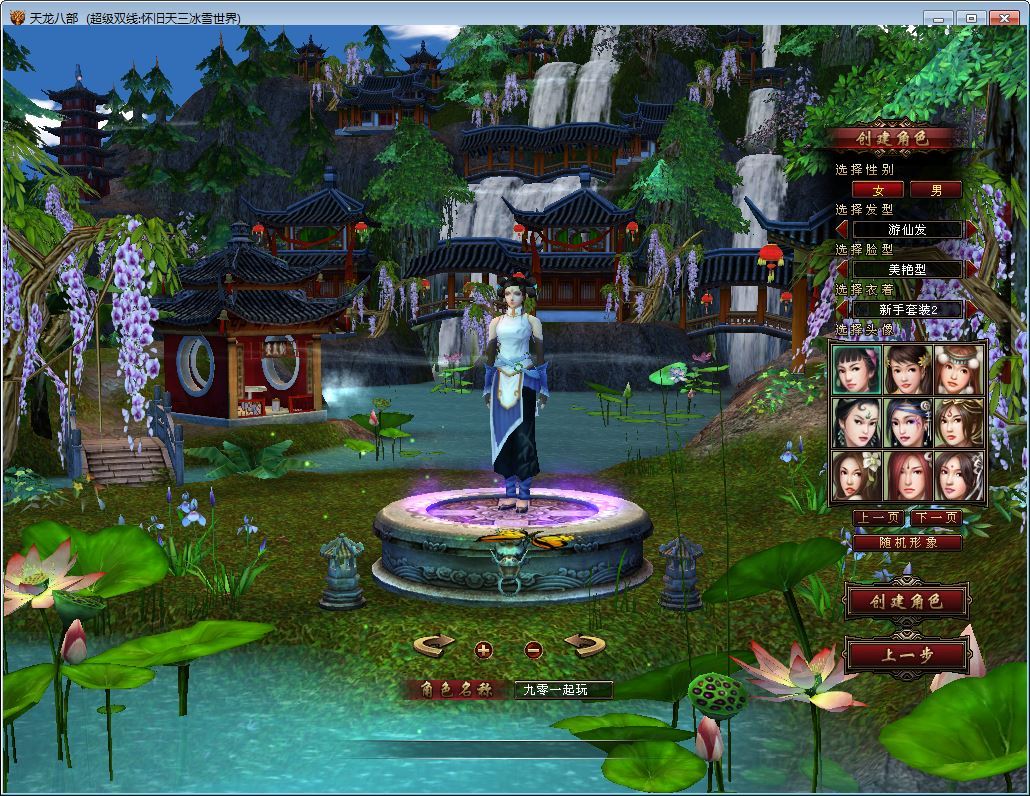Close the game window
The width and height of the screenshot is (1030, 796).
tap(1002, 18)
